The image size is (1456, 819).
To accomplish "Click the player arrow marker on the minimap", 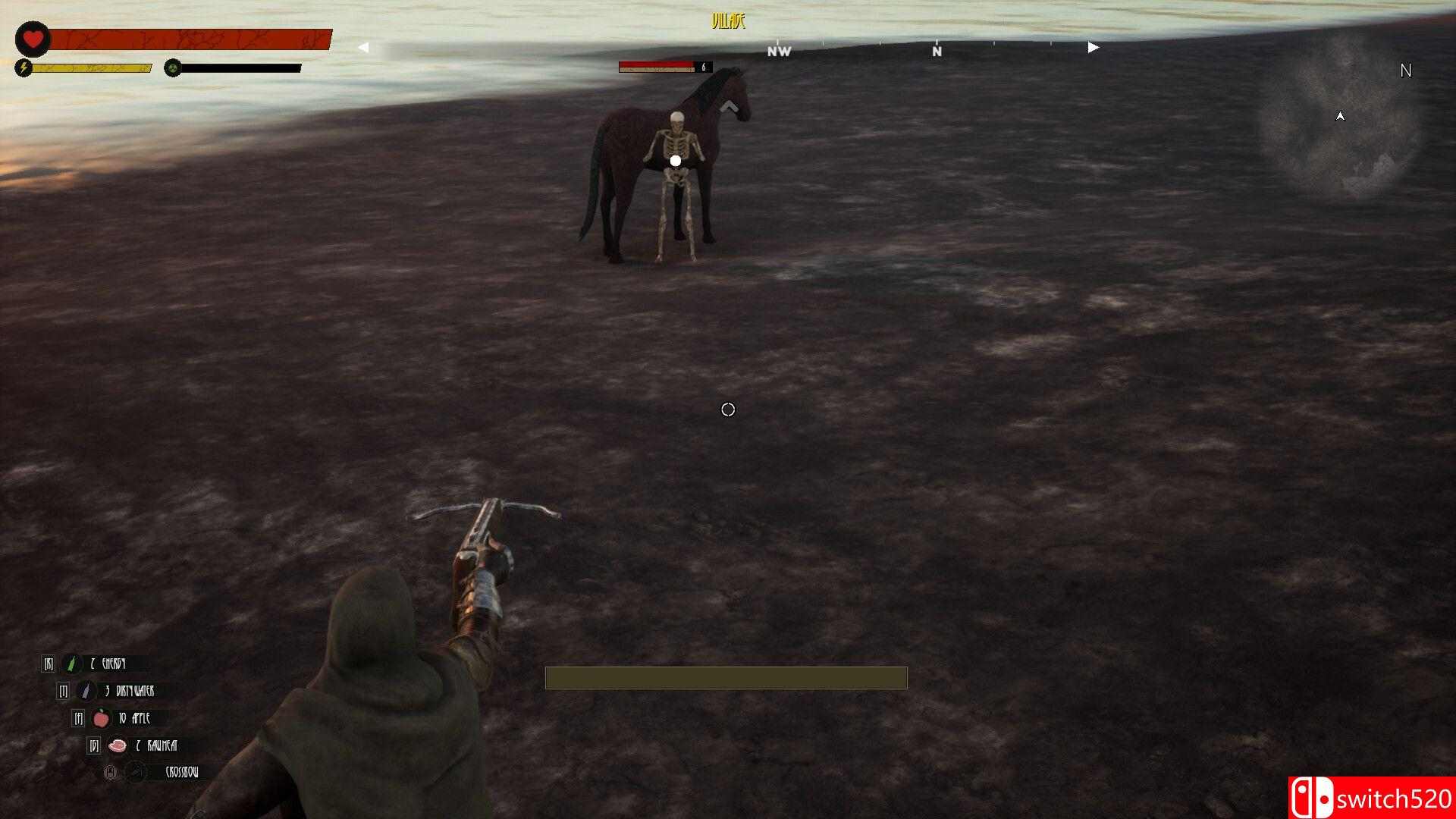I will (x=1340, y=117).
